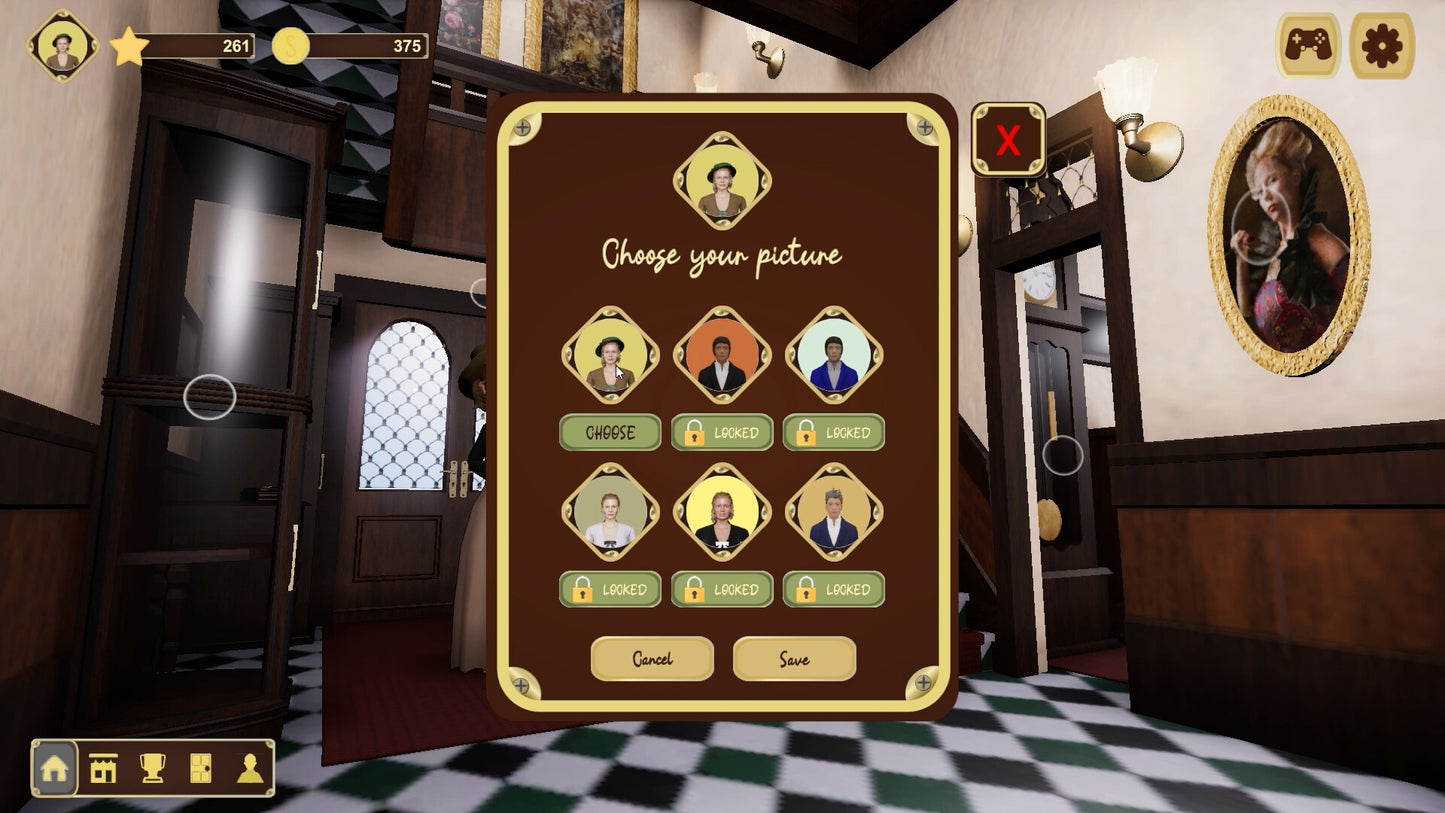Click the player avatar in the top-left HUD
This screenshot has height=813, width=1445.
pos(63,46)
